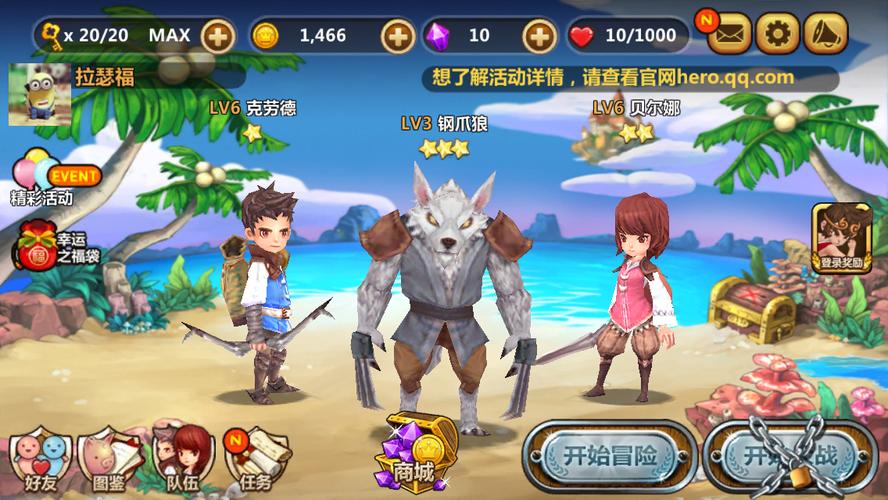888x500 pixels.
Task: Open the mail envelope inbox
Action: (730, 36)
